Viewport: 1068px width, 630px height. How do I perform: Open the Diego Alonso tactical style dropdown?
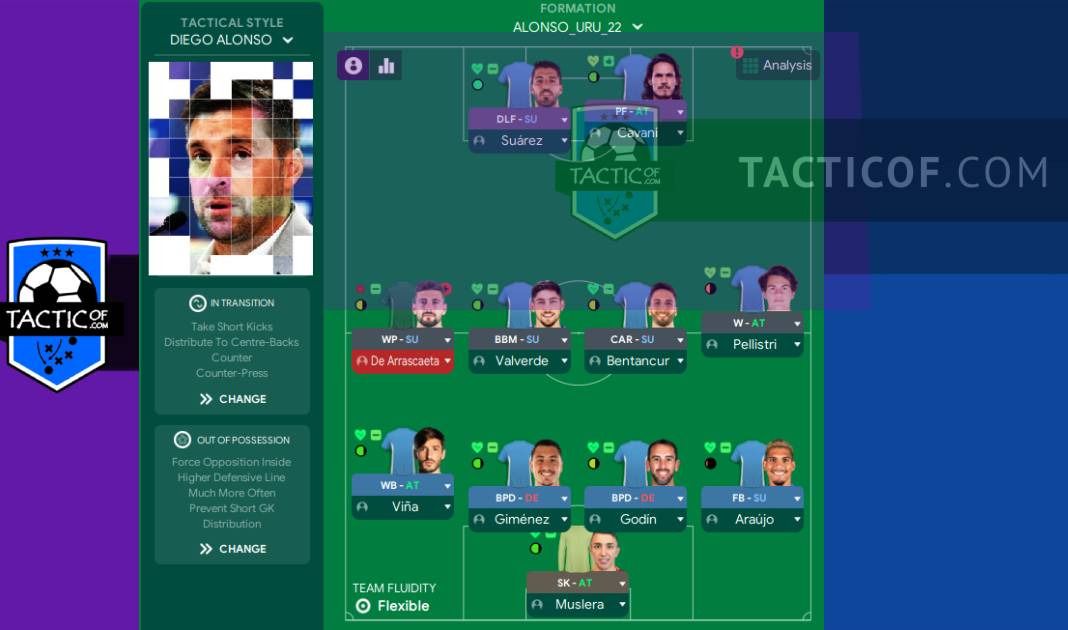point(231,40)
